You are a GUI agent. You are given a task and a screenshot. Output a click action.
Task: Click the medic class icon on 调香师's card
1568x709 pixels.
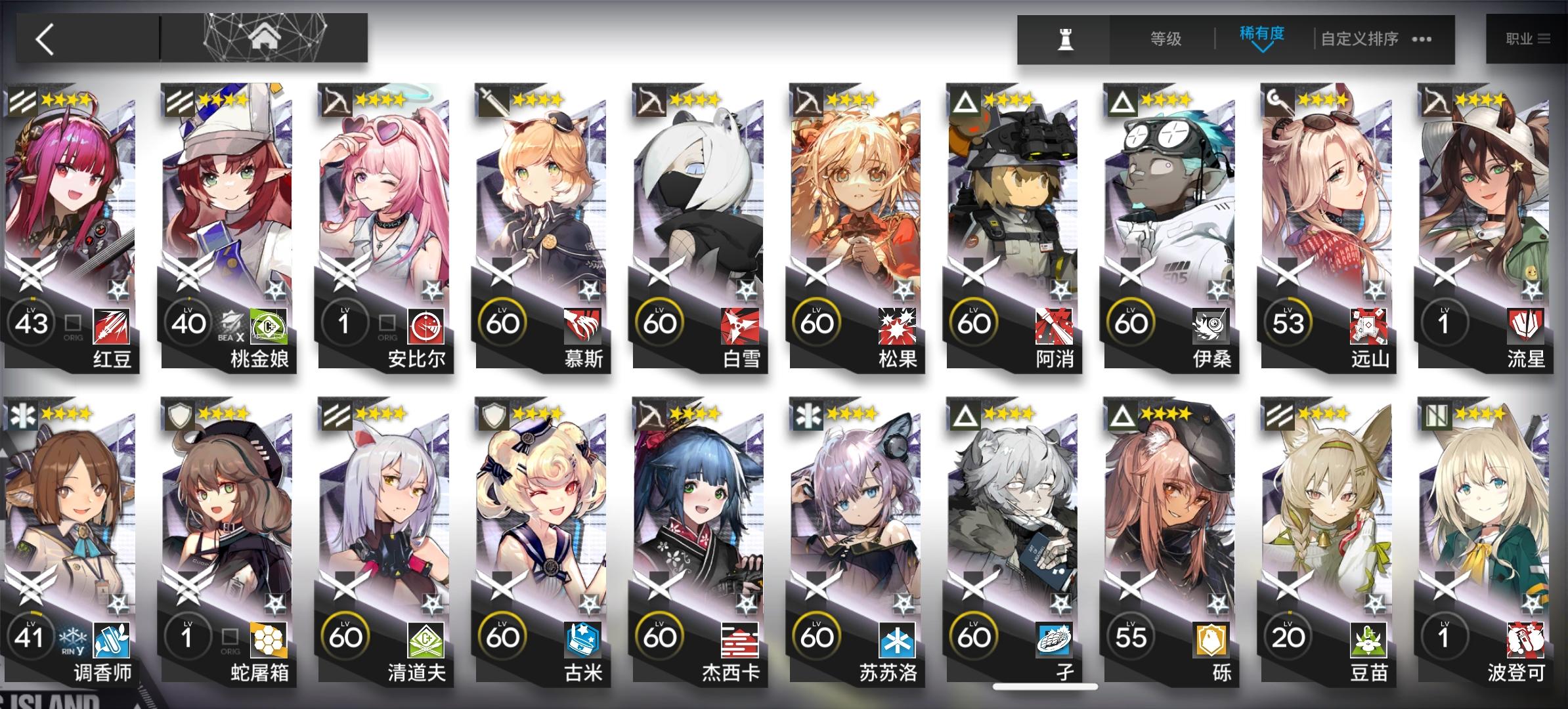(x=23, y=417)
